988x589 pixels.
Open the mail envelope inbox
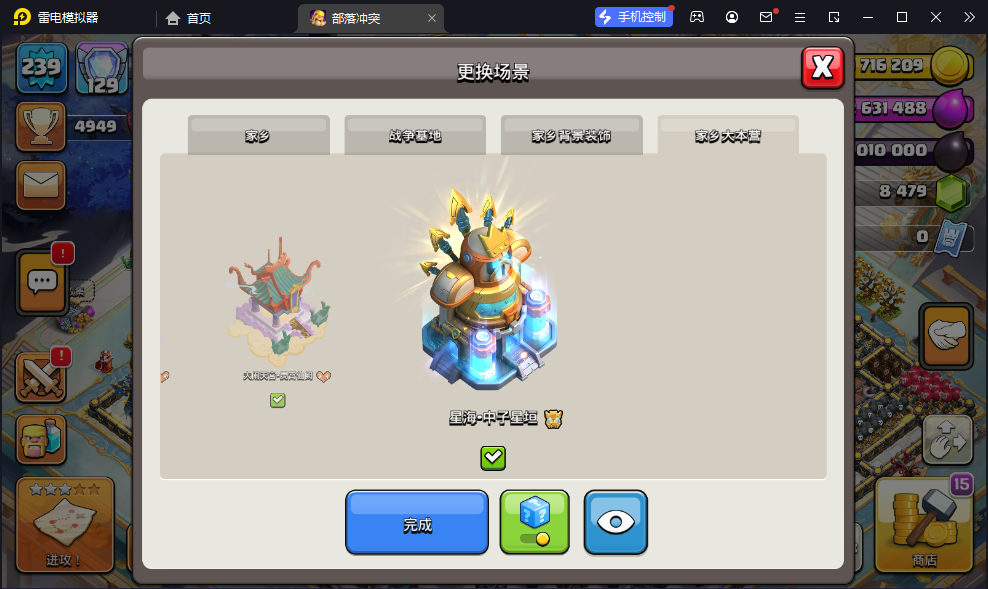click(x=41, y=185)
